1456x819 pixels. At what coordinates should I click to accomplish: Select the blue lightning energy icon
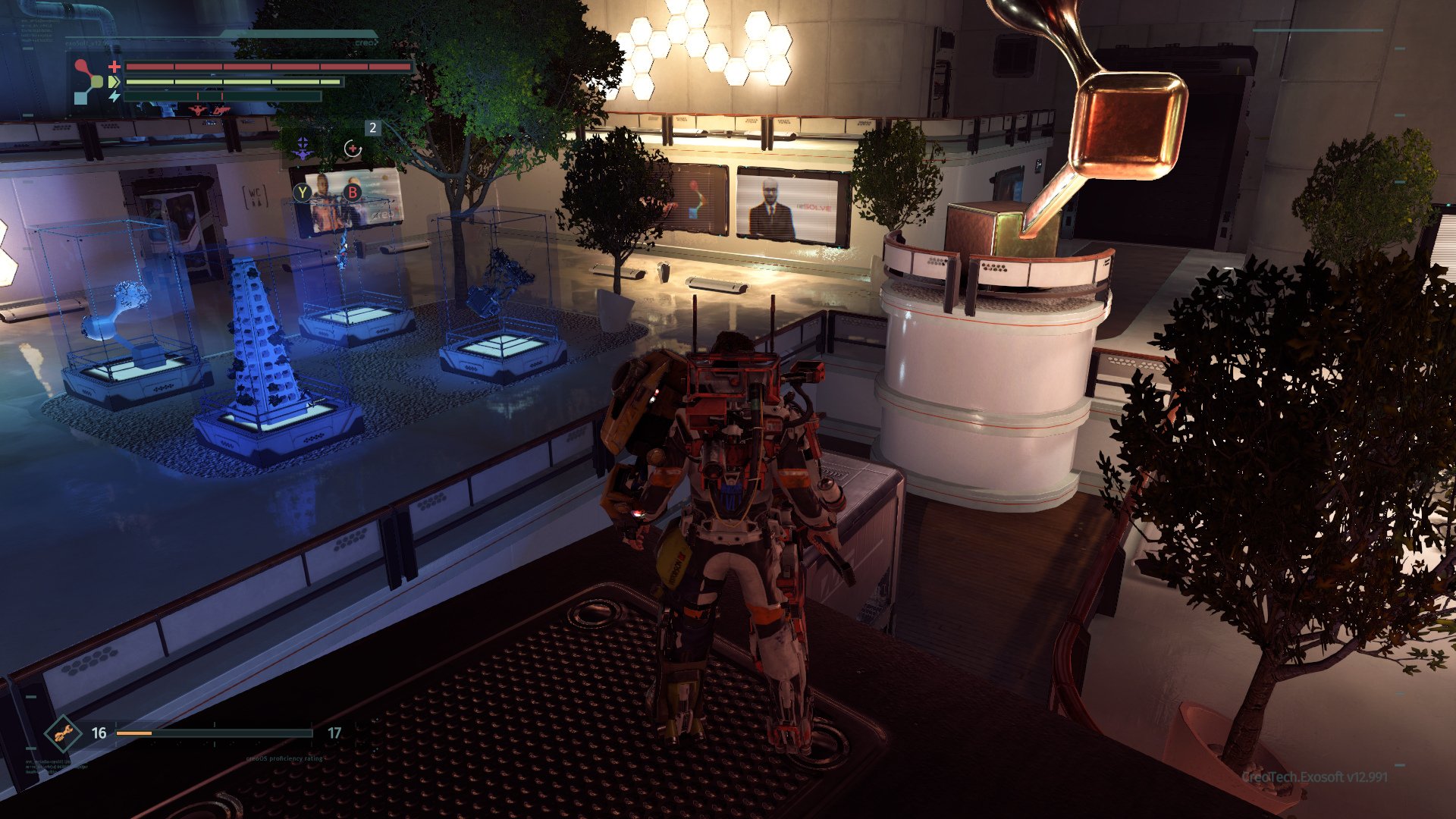115,96
